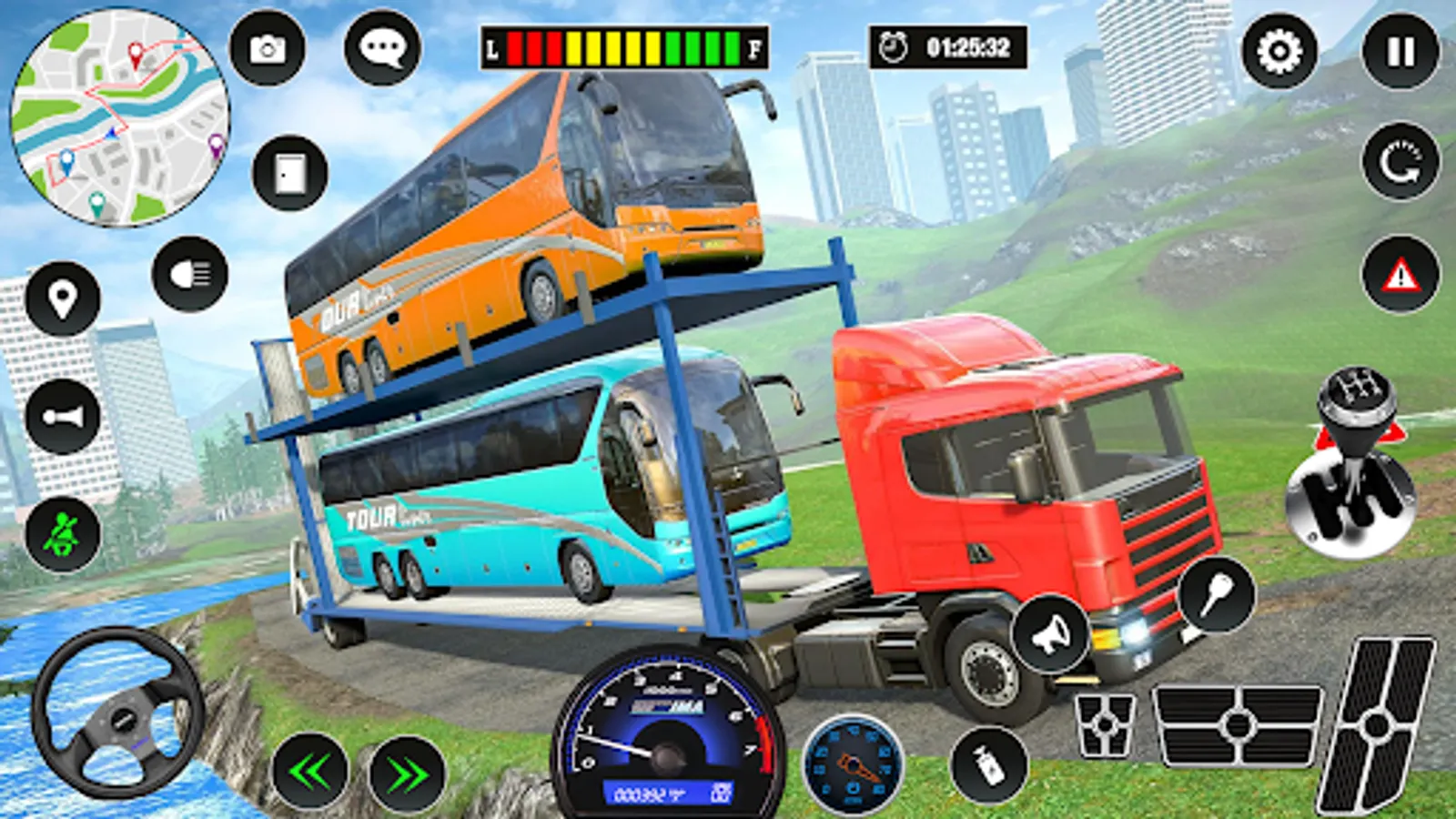Open the chat speech bubble
The image size is (1456, 819).
coord(382,48)
